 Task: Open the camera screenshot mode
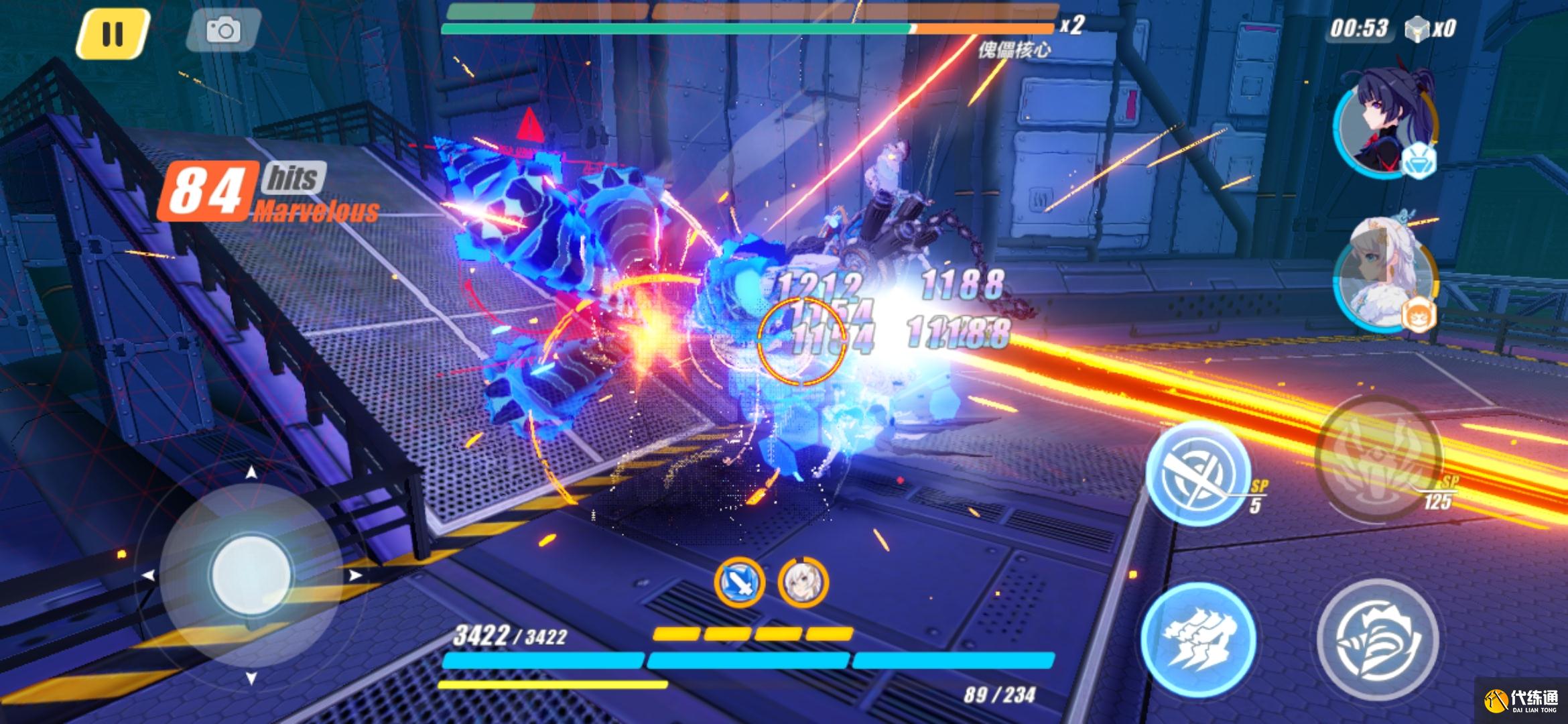223,31
